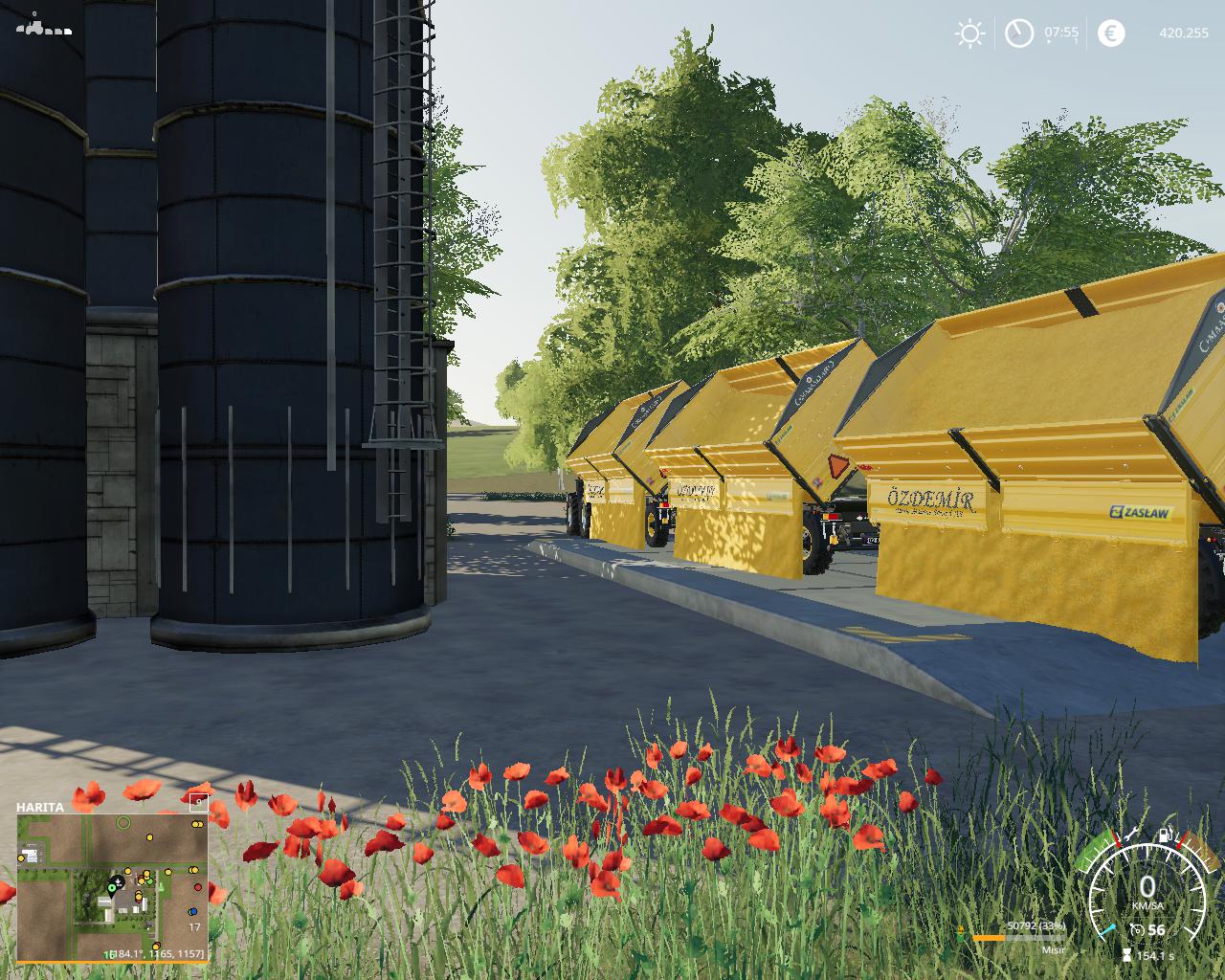1225x980 pixels.
Task: Select the clock icon beside the time
Action: pos(1018,34)
